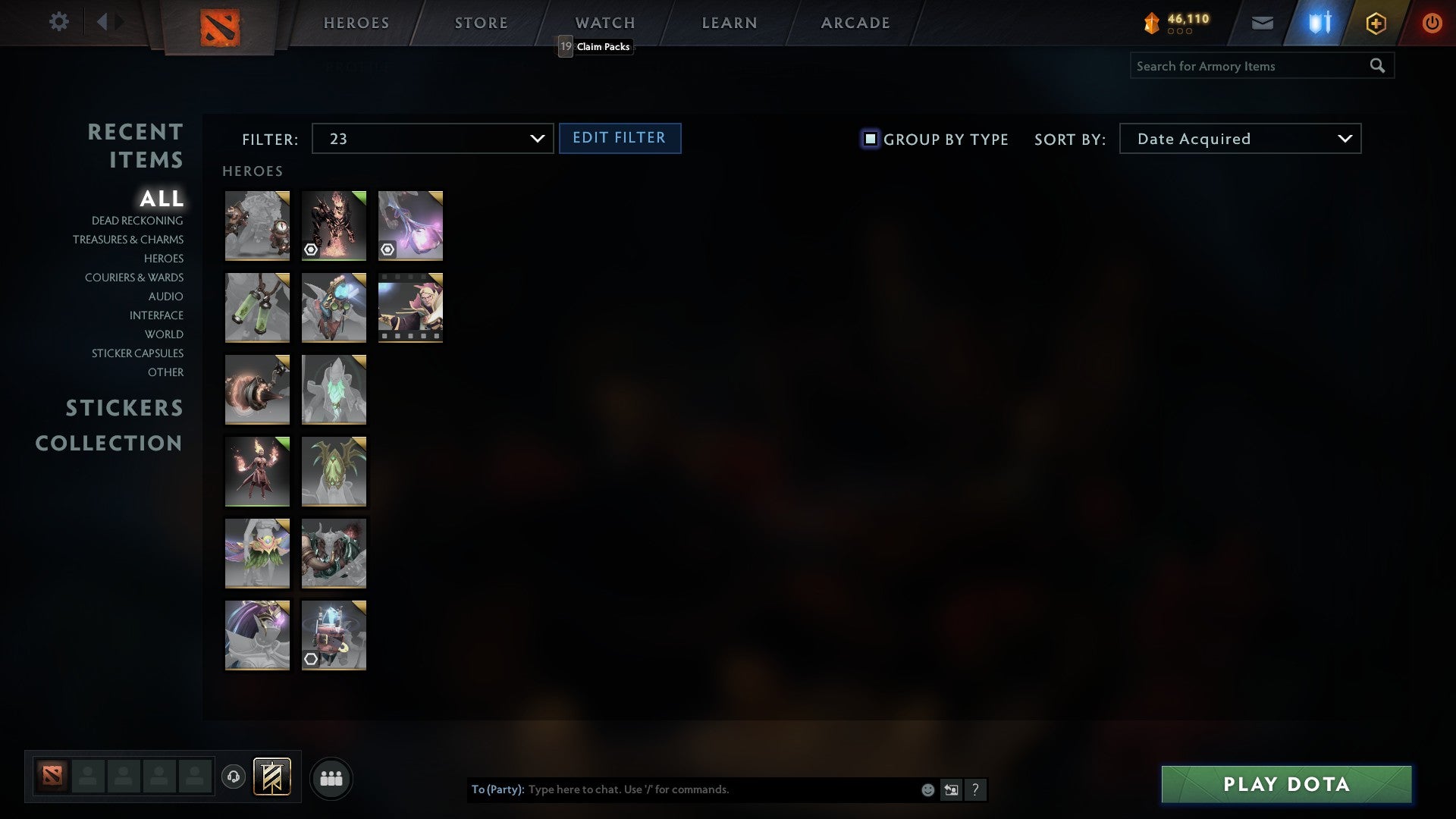Click the power exit icon
The width and height of the screenshot is (1456, 819).
(x=1432, y=22)
